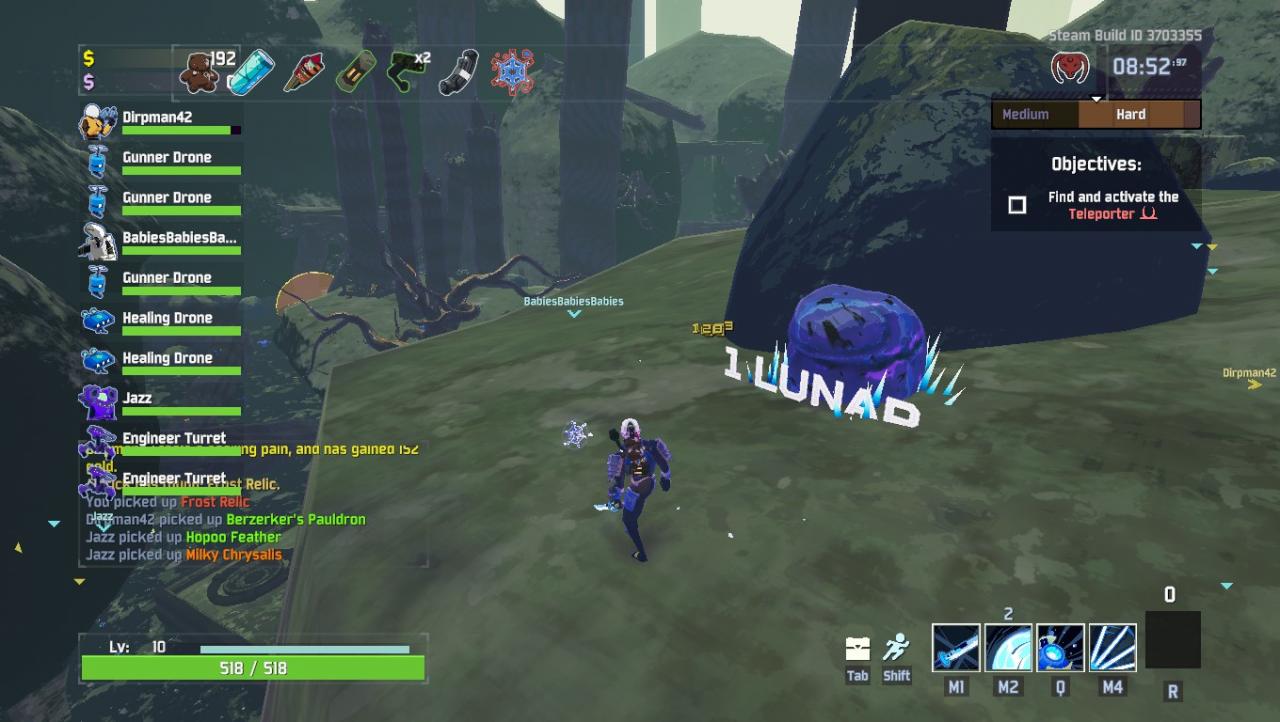Choose the green canister item icon
This screenshot has width=1280, height=722.
click(x=354, y=73)
